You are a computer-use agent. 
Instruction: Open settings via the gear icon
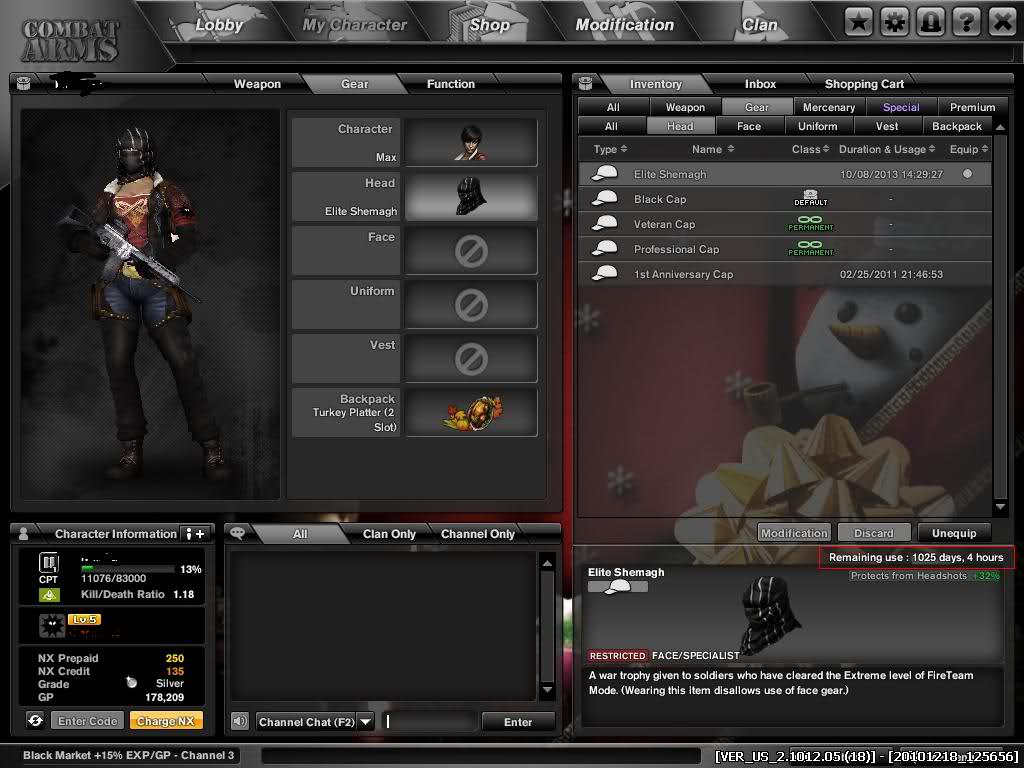point(894,21)
